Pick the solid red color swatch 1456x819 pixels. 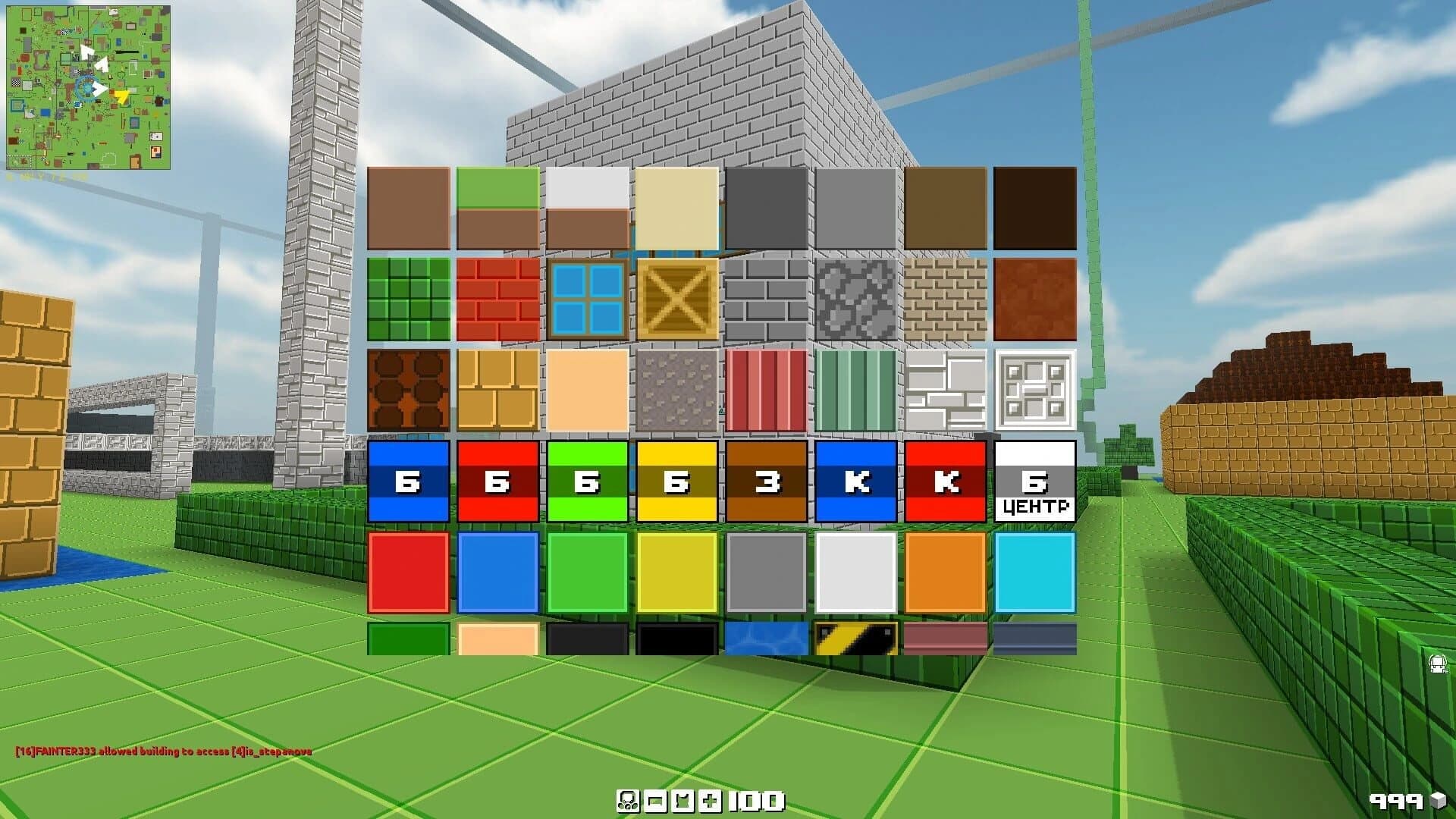(409, 572)
